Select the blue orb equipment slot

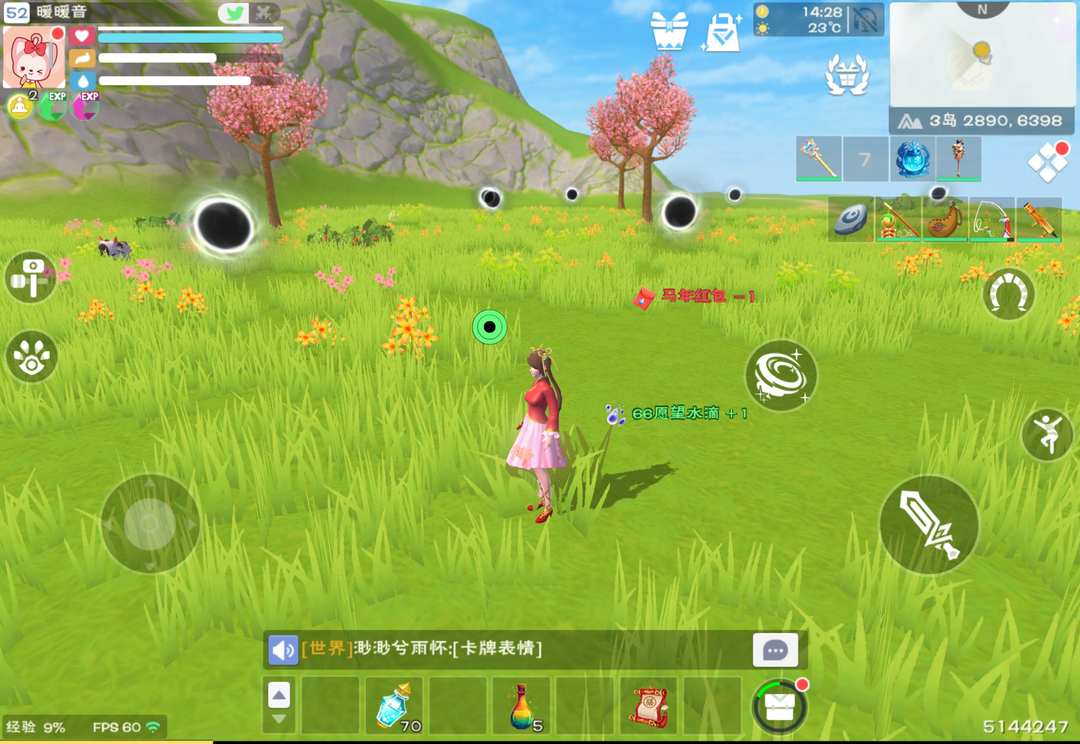(912, 159)
